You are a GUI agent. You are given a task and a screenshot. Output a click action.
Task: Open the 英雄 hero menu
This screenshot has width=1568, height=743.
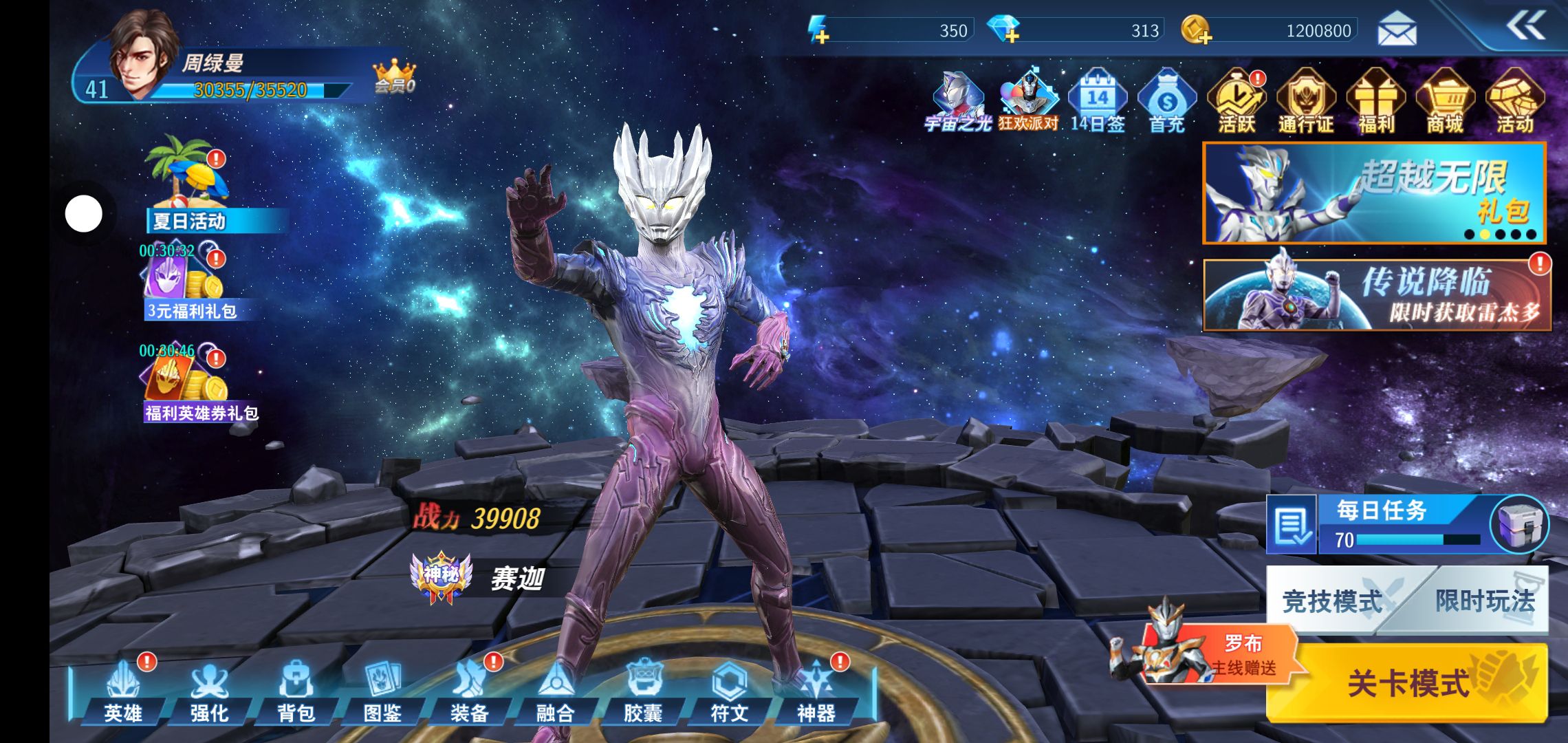tap(122, 691)
